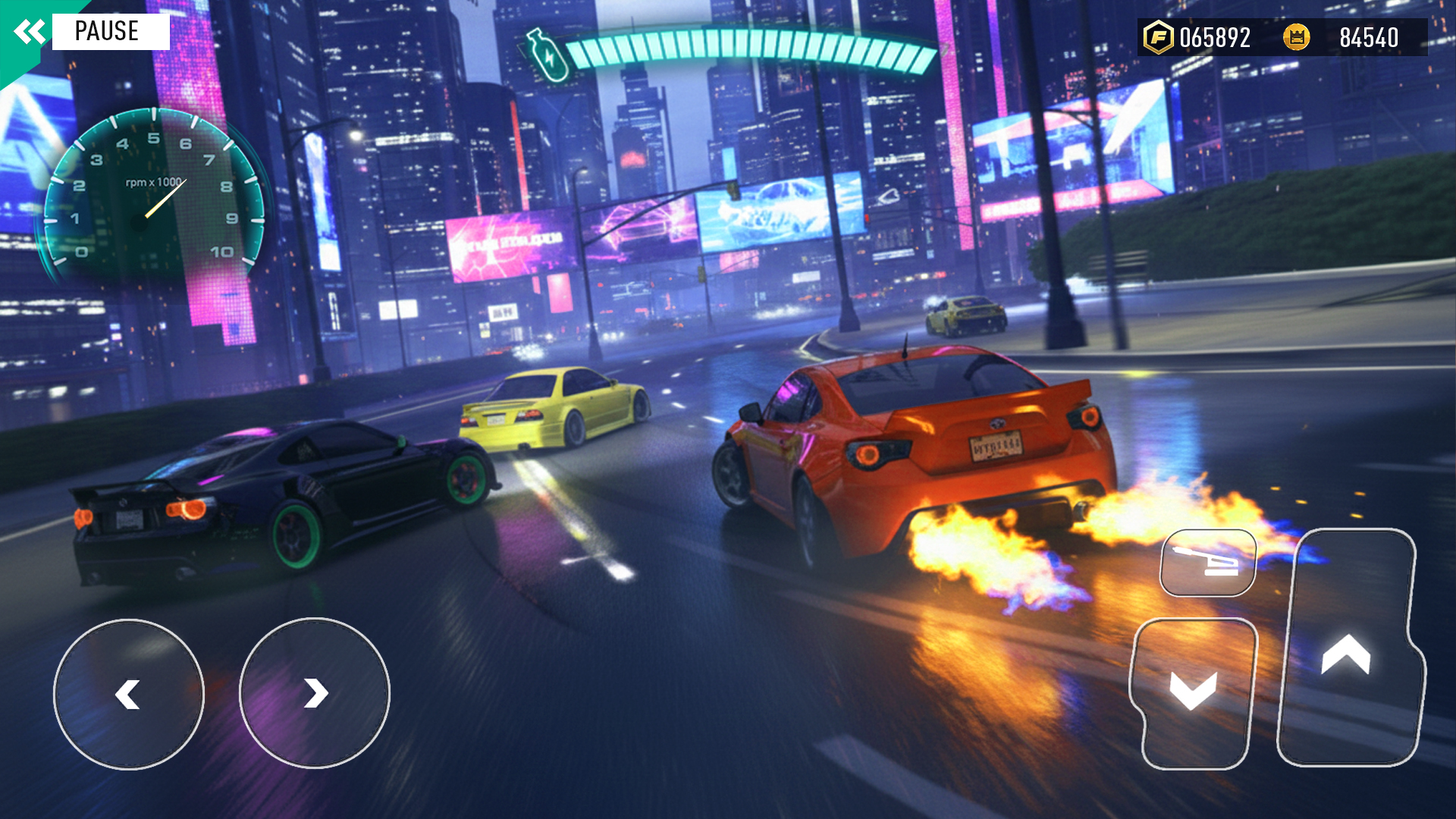Hold the right steering arrow control
Image resolution: width=1456 pixels, height=819 pixels.
click(x=315, y=694)
